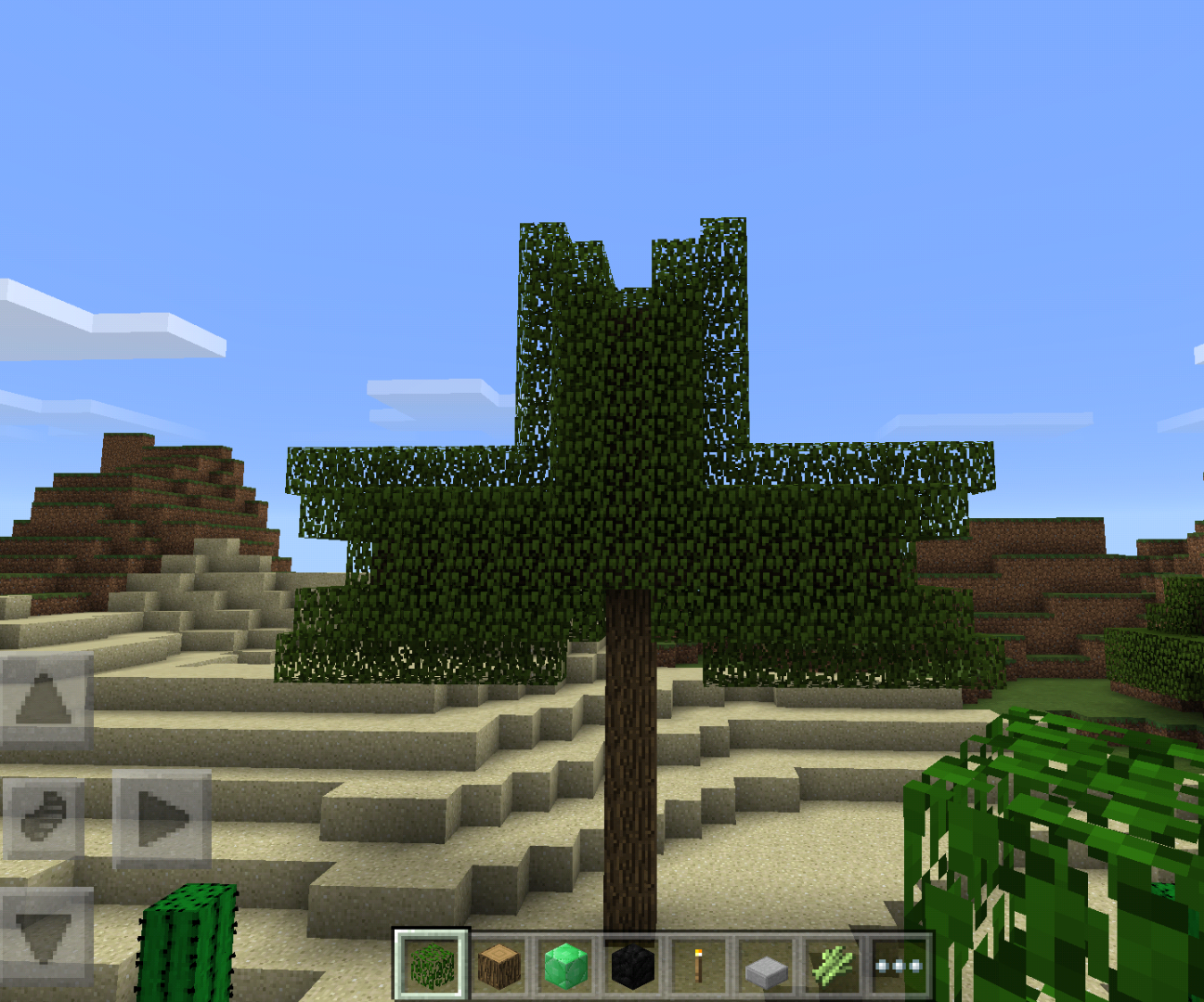Select the stone slab hotbar slot
The image size is (1204, 1002).
[767, 966]
